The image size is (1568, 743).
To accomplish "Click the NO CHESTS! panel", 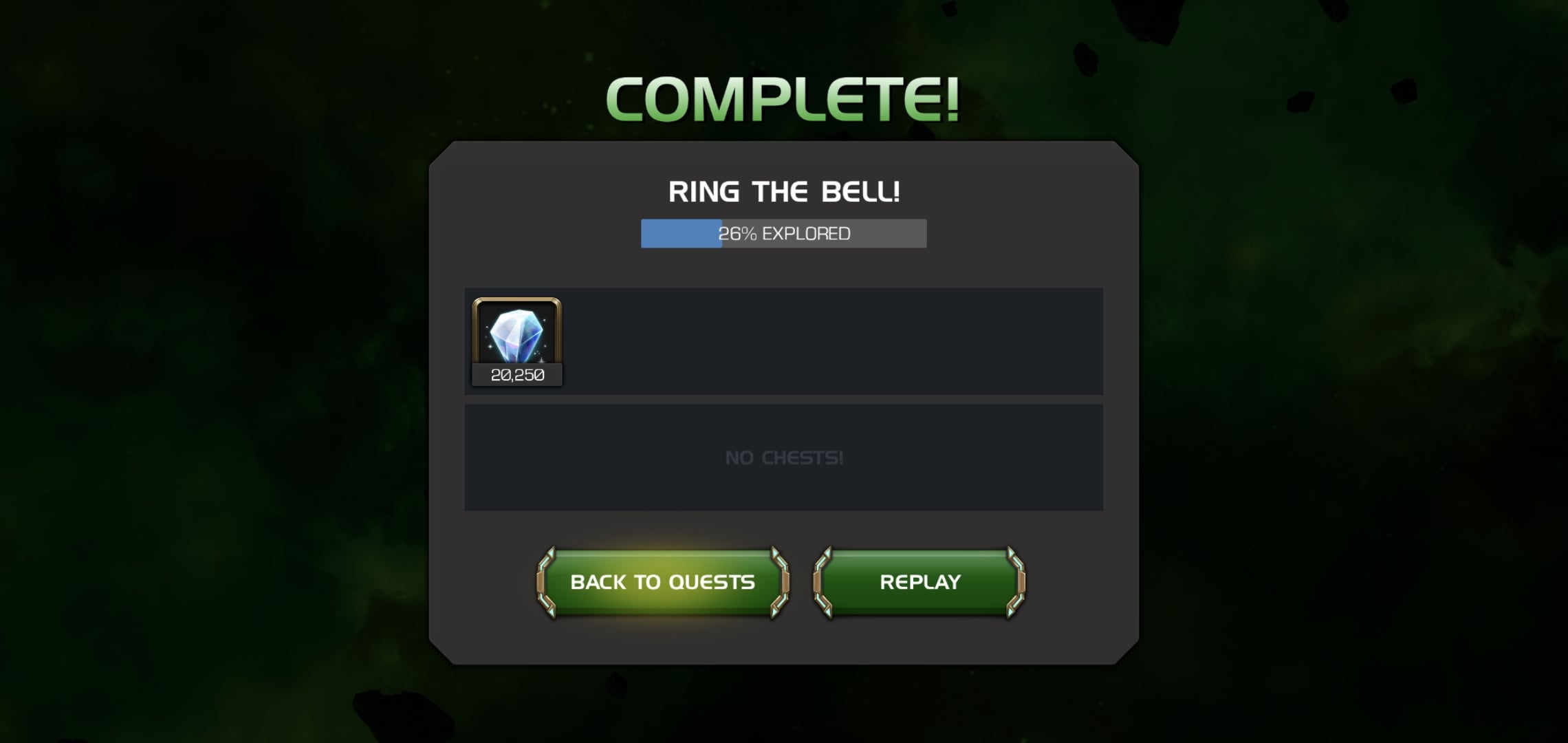I will tap(784, 457).
